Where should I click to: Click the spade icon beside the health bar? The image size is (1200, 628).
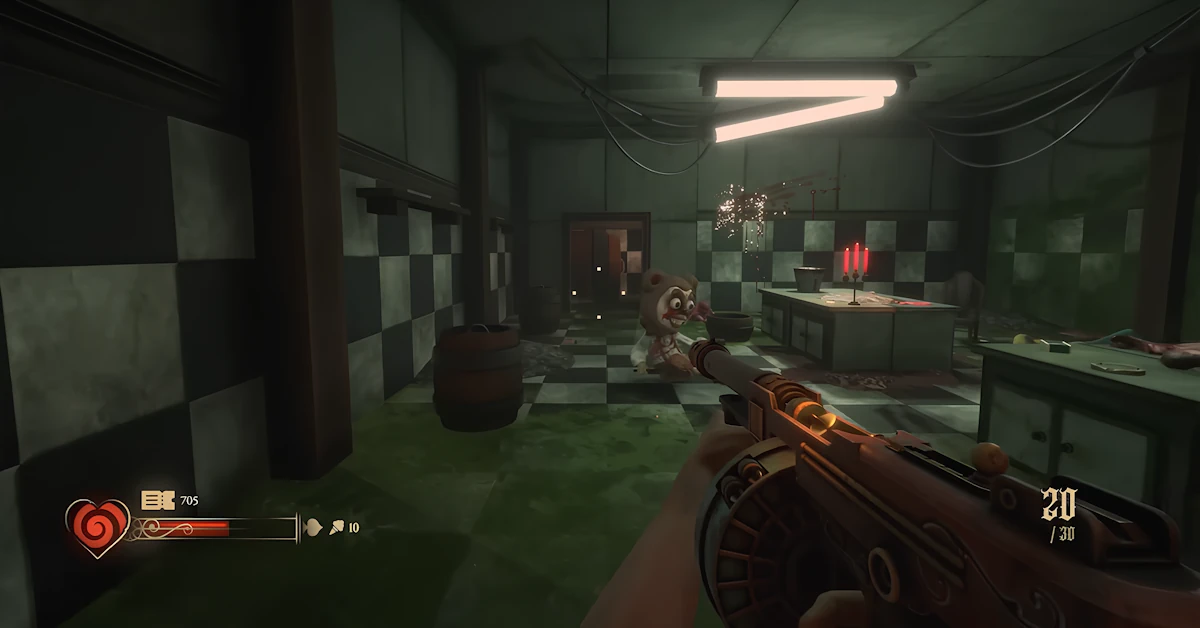(x=311, y=527)
